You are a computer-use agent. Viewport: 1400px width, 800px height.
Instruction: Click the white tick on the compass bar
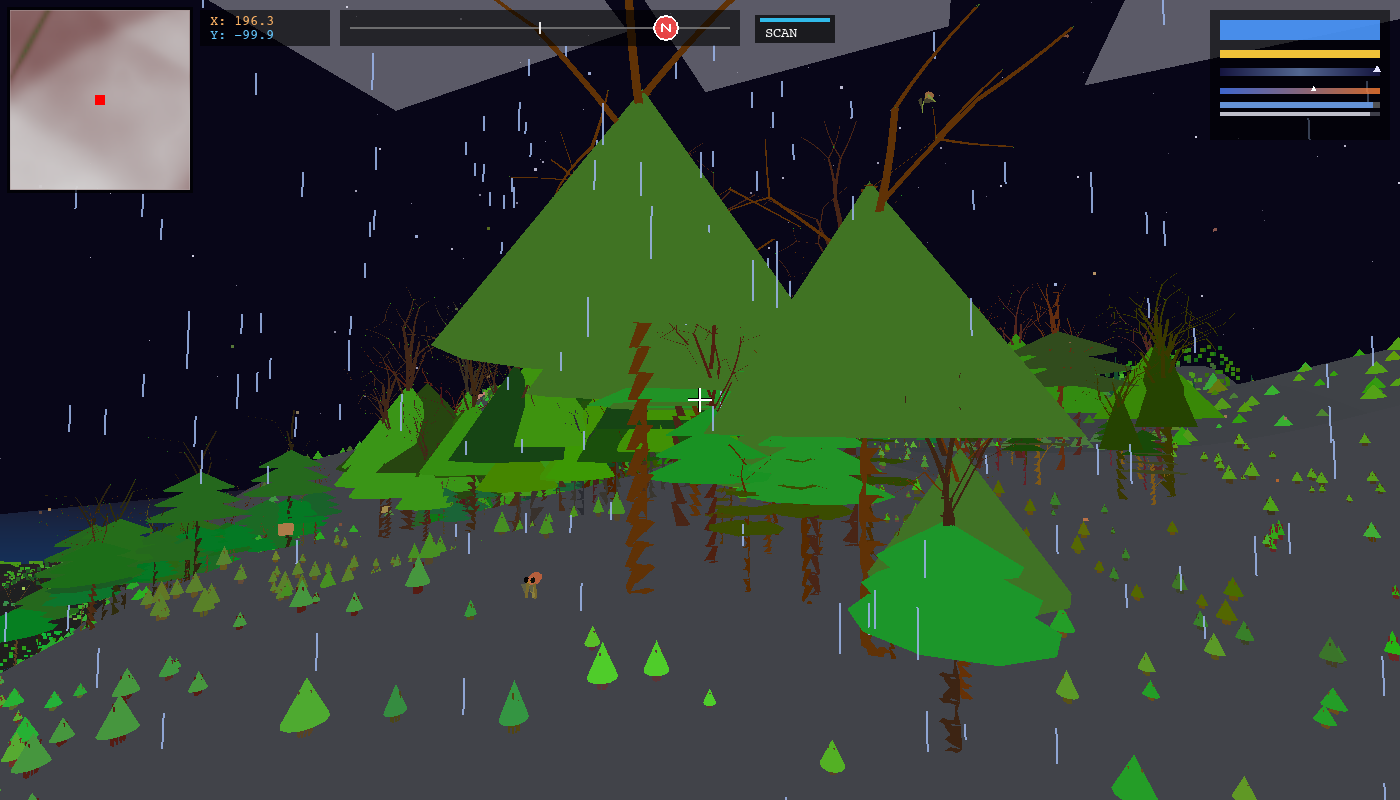(539, 27)
